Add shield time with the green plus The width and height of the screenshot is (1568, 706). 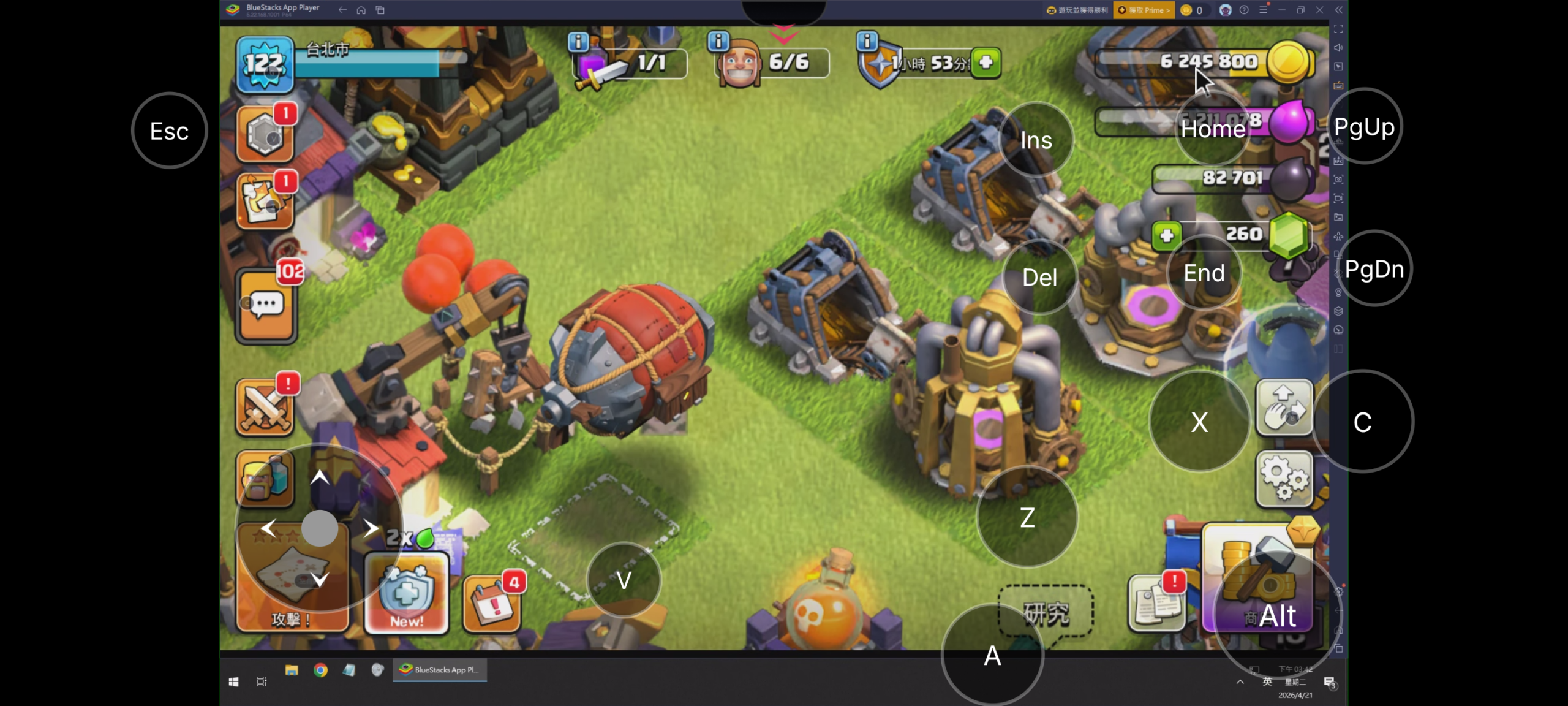[986, 62]
